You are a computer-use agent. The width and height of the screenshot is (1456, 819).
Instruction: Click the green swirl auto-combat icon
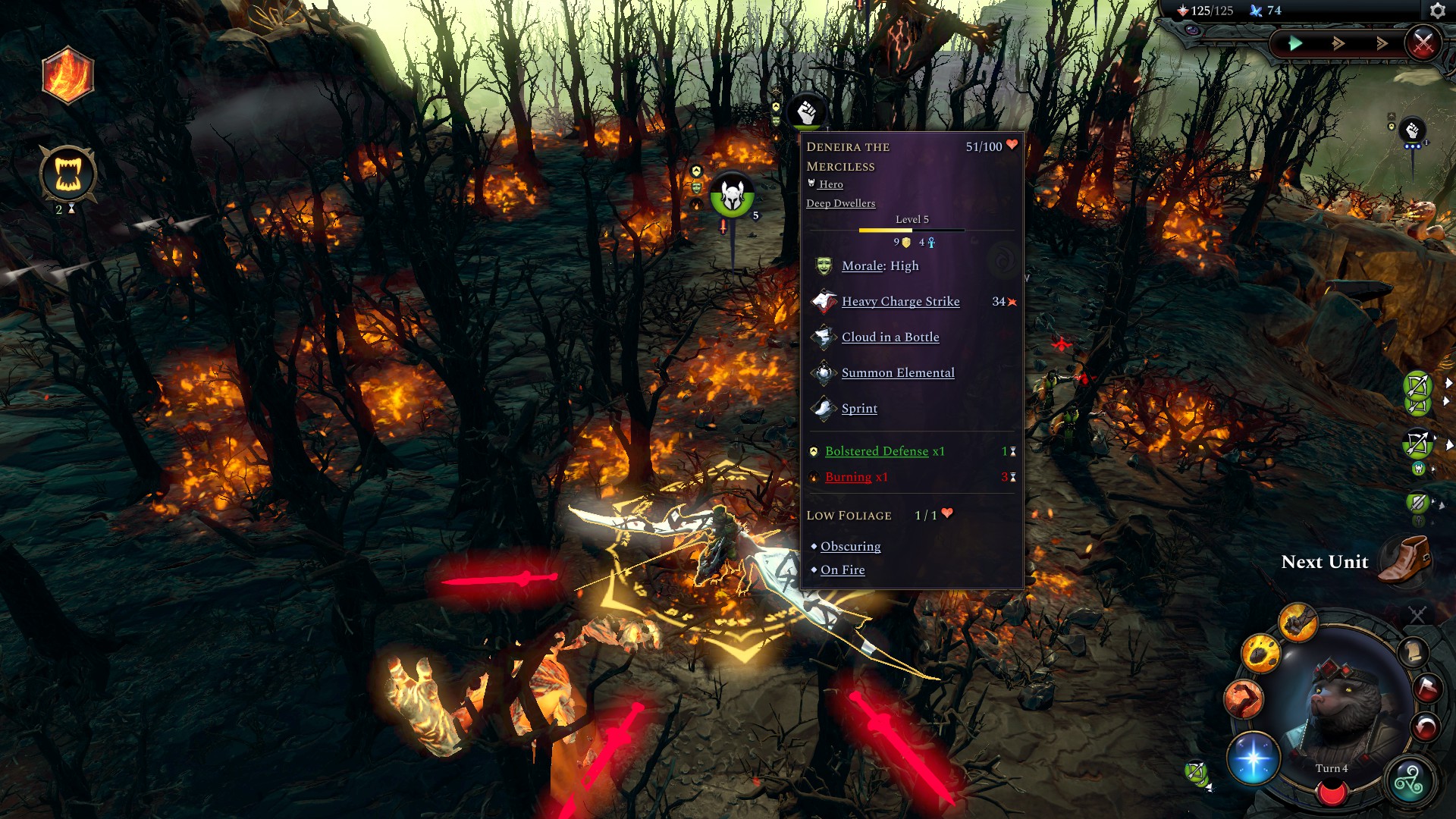tap(1408, 783)
